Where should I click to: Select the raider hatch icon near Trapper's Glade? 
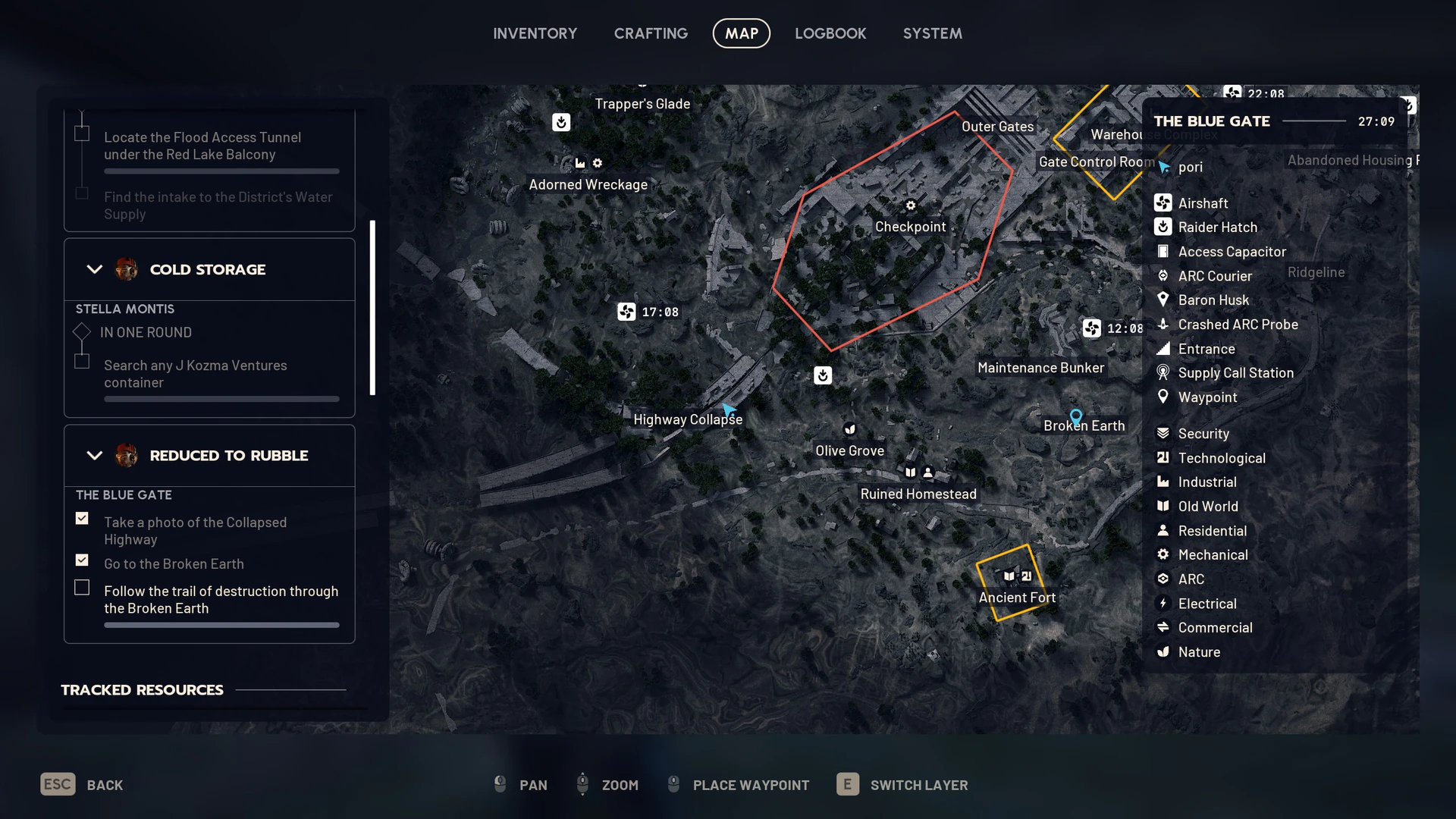click(x=561, y=122)
